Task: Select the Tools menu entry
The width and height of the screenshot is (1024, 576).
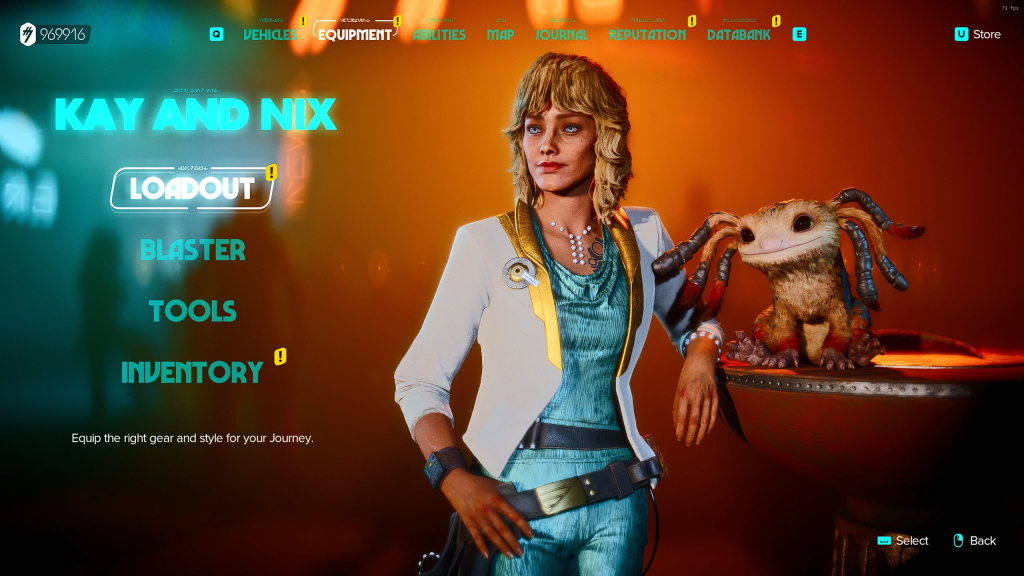Action: (x=192, y=311)
